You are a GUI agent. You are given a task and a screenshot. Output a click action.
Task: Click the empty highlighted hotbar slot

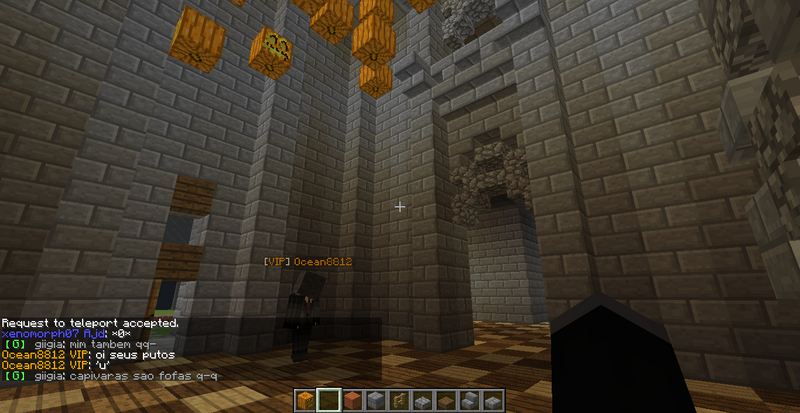tap(329, 400)
